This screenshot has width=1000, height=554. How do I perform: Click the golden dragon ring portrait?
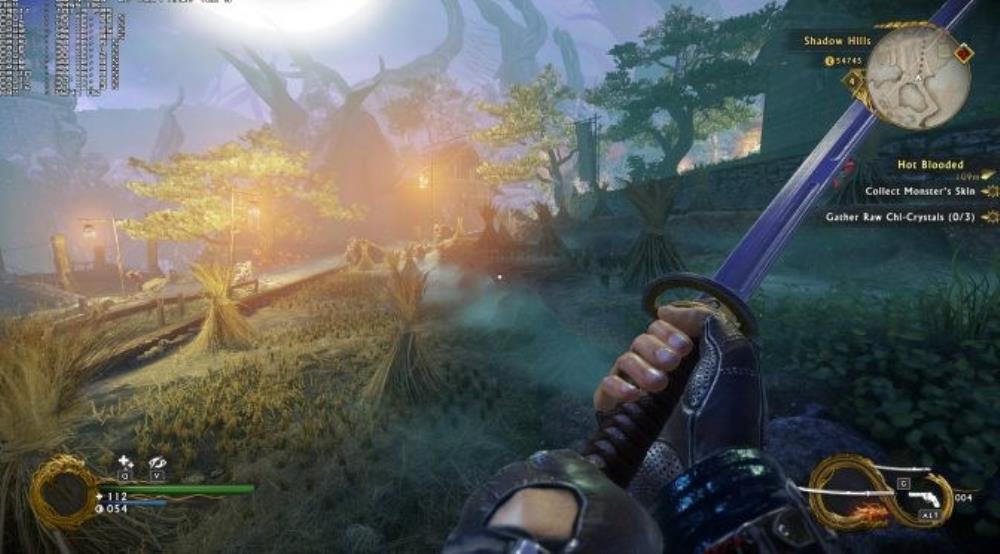tap(62, 492)
